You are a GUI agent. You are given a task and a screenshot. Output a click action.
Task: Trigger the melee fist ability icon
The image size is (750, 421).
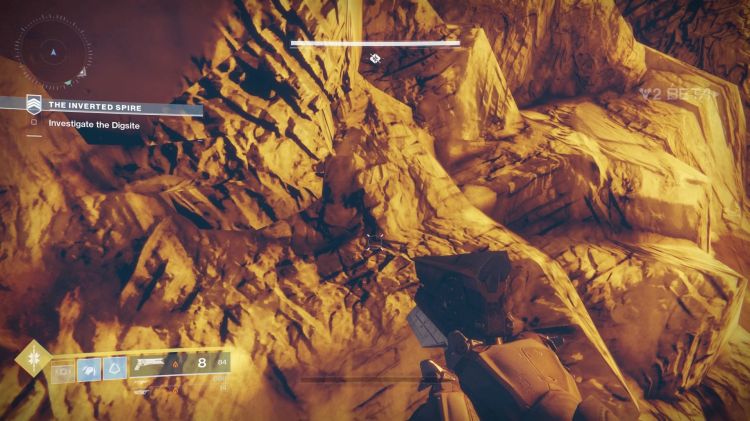point(90,368)
